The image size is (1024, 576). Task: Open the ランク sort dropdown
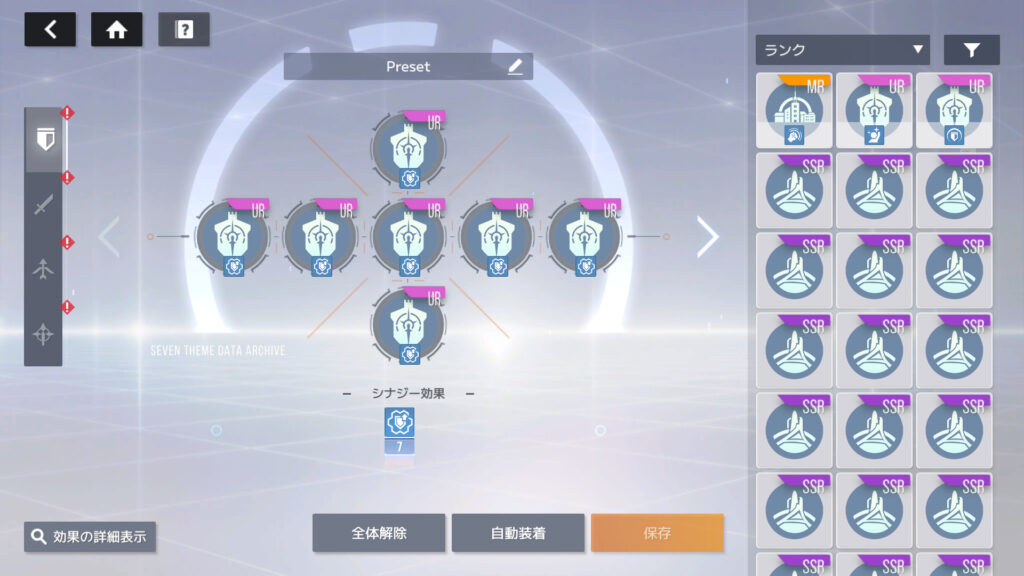pos(842,50)
